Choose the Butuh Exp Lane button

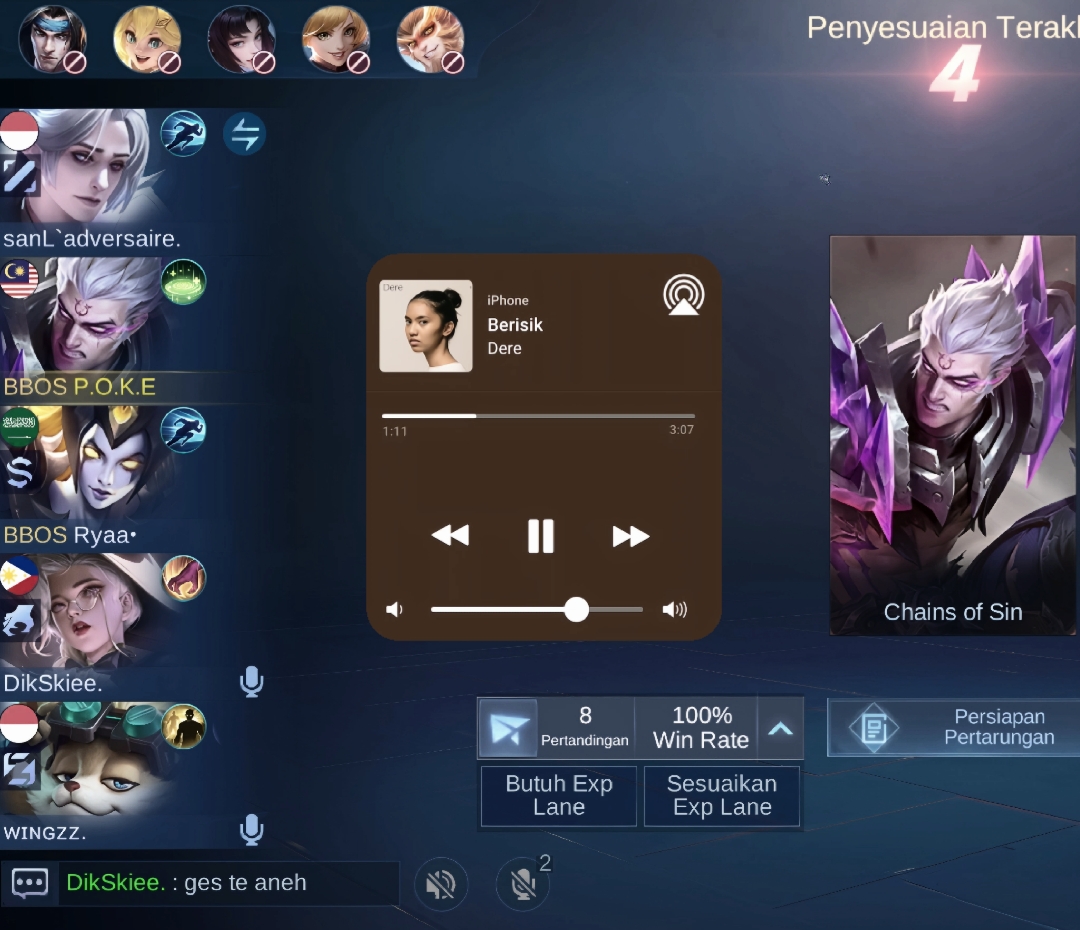tap(558, 796)
